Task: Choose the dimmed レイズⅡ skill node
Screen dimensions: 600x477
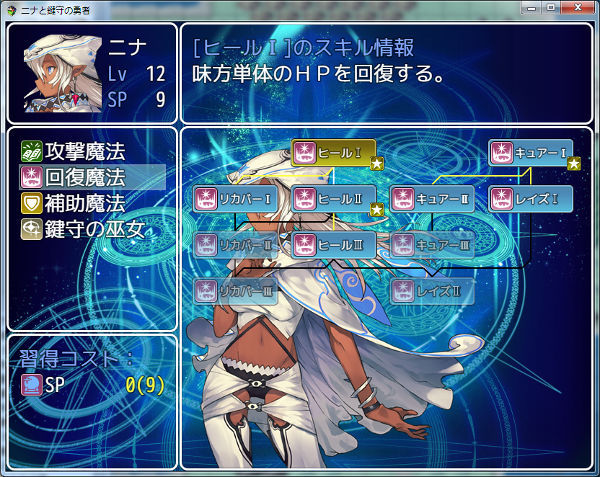Action: 431,290
